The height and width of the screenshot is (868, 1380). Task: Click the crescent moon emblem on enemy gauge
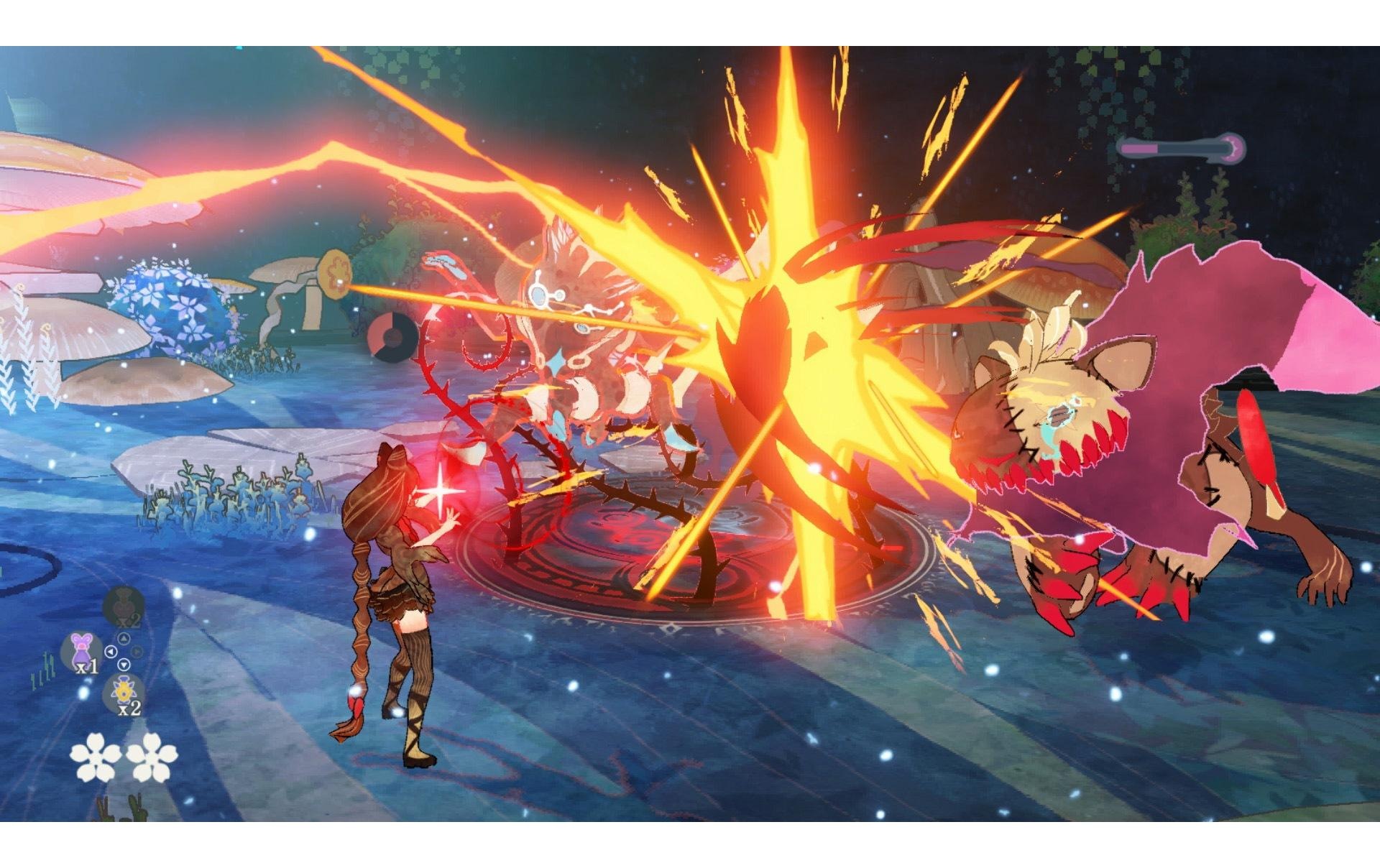coord(1232,148)
